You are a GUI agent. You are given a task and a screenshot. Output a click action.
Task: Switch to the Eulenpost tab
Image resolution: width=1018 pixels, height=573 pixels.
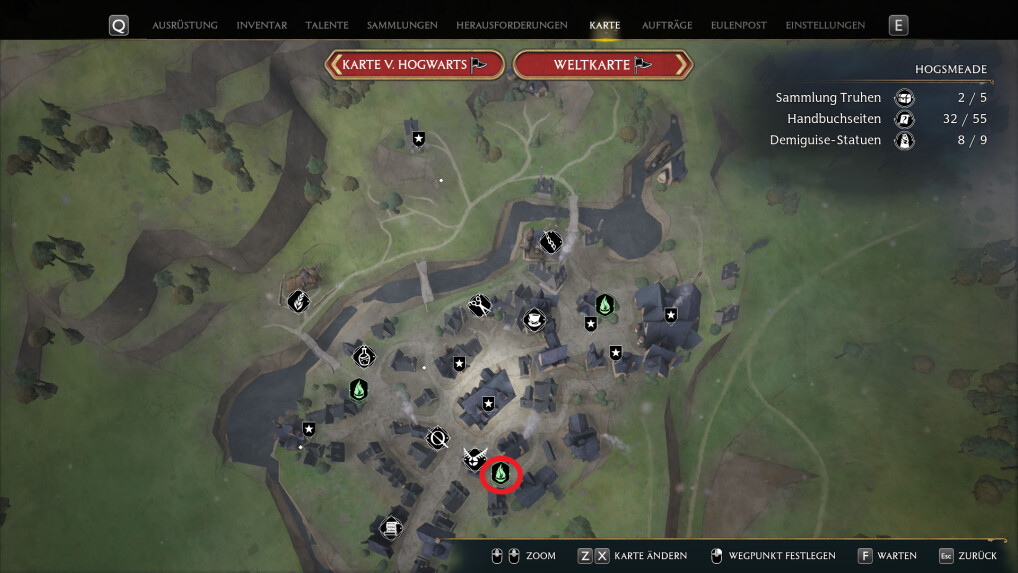(x=739, y=25)
